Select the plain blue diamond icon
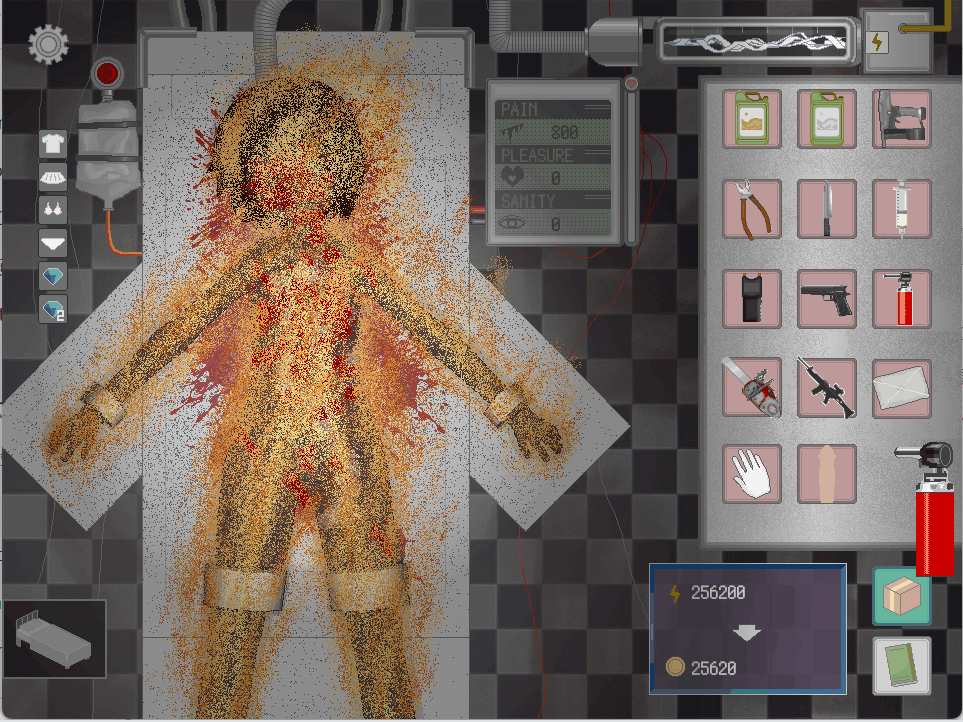The height and width of the screenshot is (722, 963). tap(53, 276)
